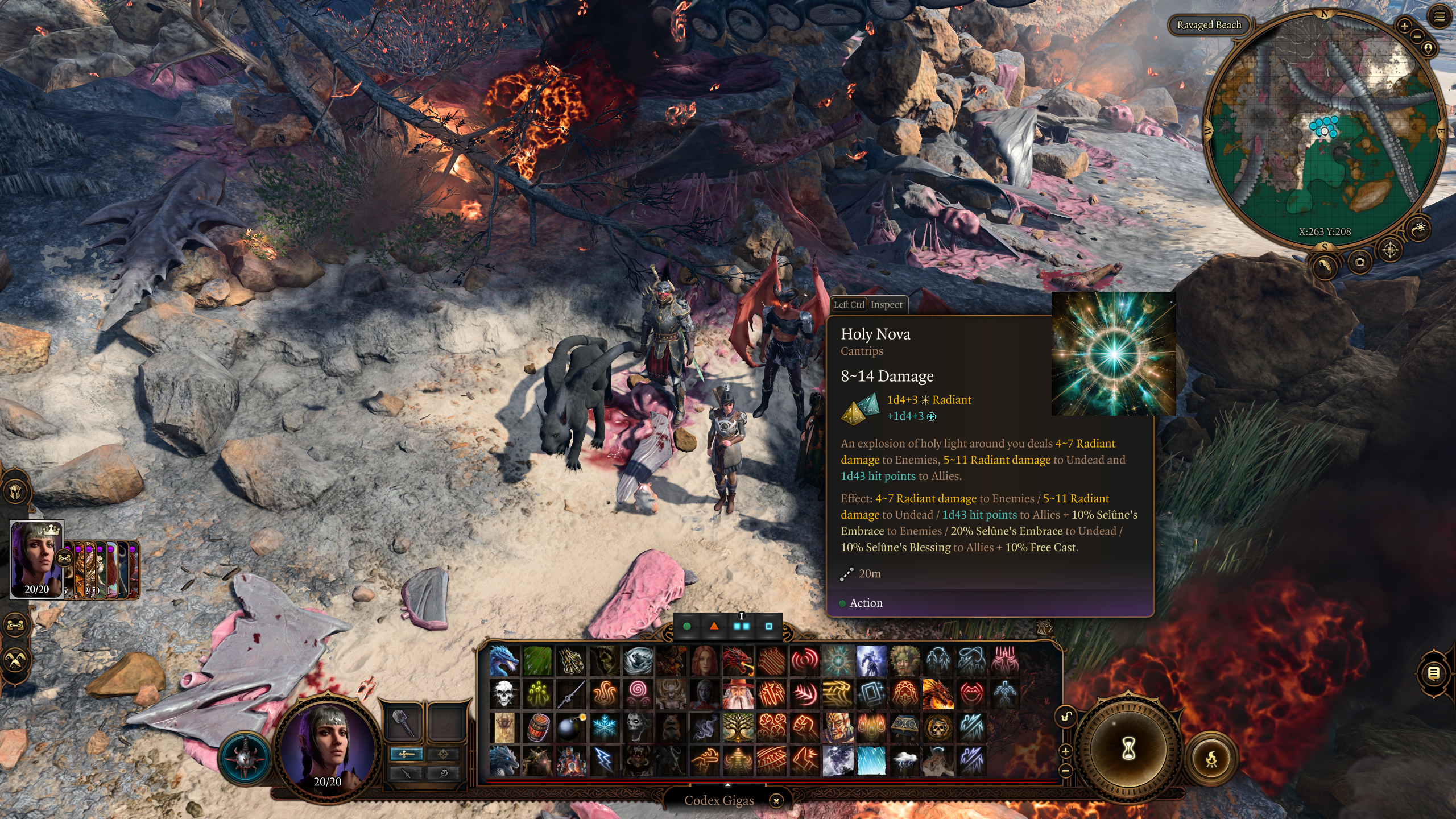Select the wooden barrel hotbar slot
This screenshot has width=1456, height=819.
coord(537,727)
